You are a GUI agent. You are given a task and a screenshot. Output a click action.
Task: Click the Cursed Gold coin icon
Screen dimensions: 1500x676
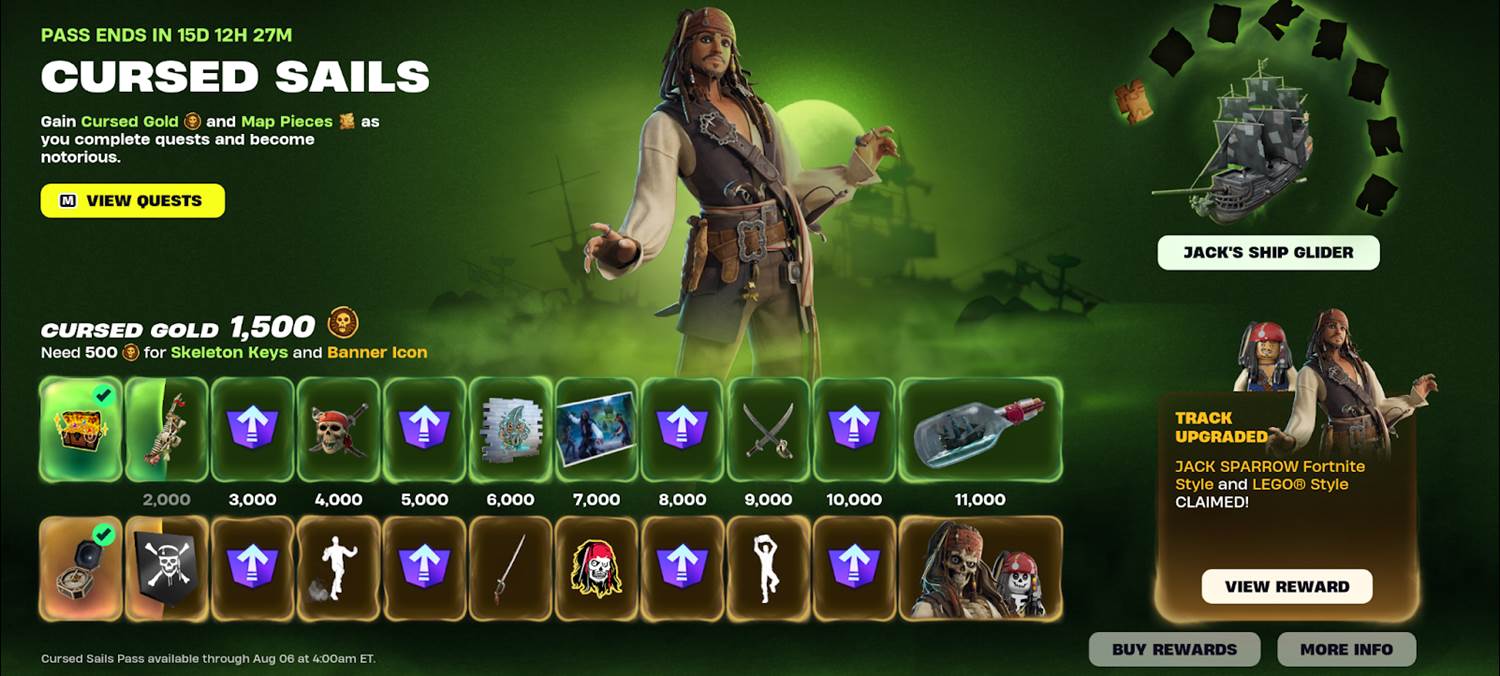point(343,324)
